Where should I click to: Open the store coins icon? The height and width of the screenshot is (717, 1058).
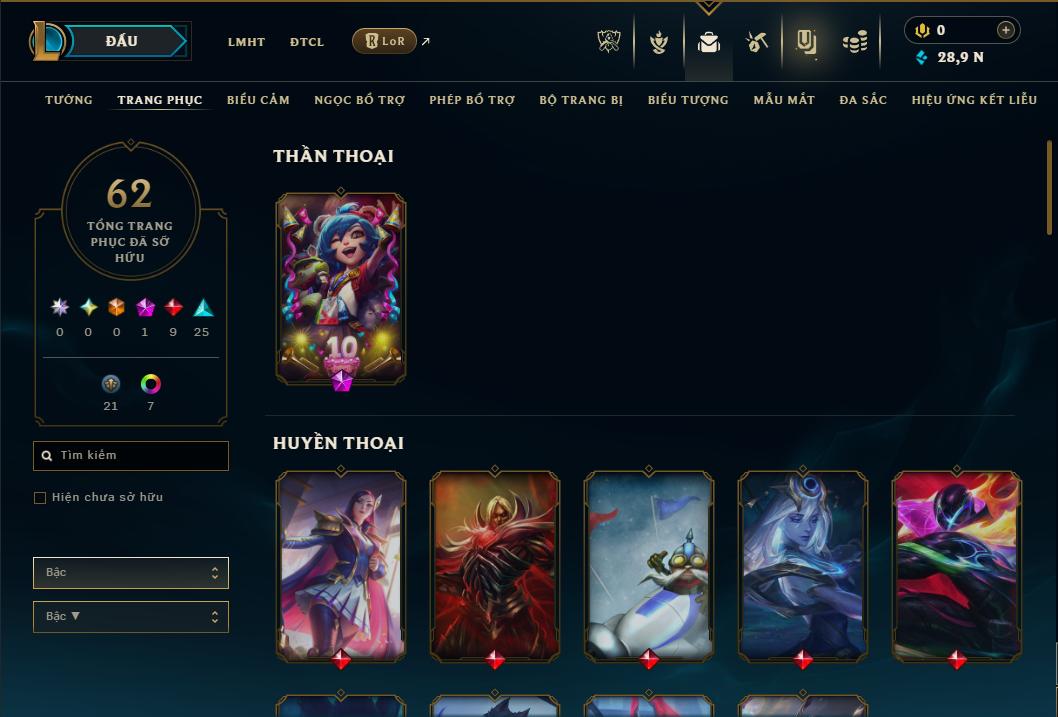(x=854, y=42)
